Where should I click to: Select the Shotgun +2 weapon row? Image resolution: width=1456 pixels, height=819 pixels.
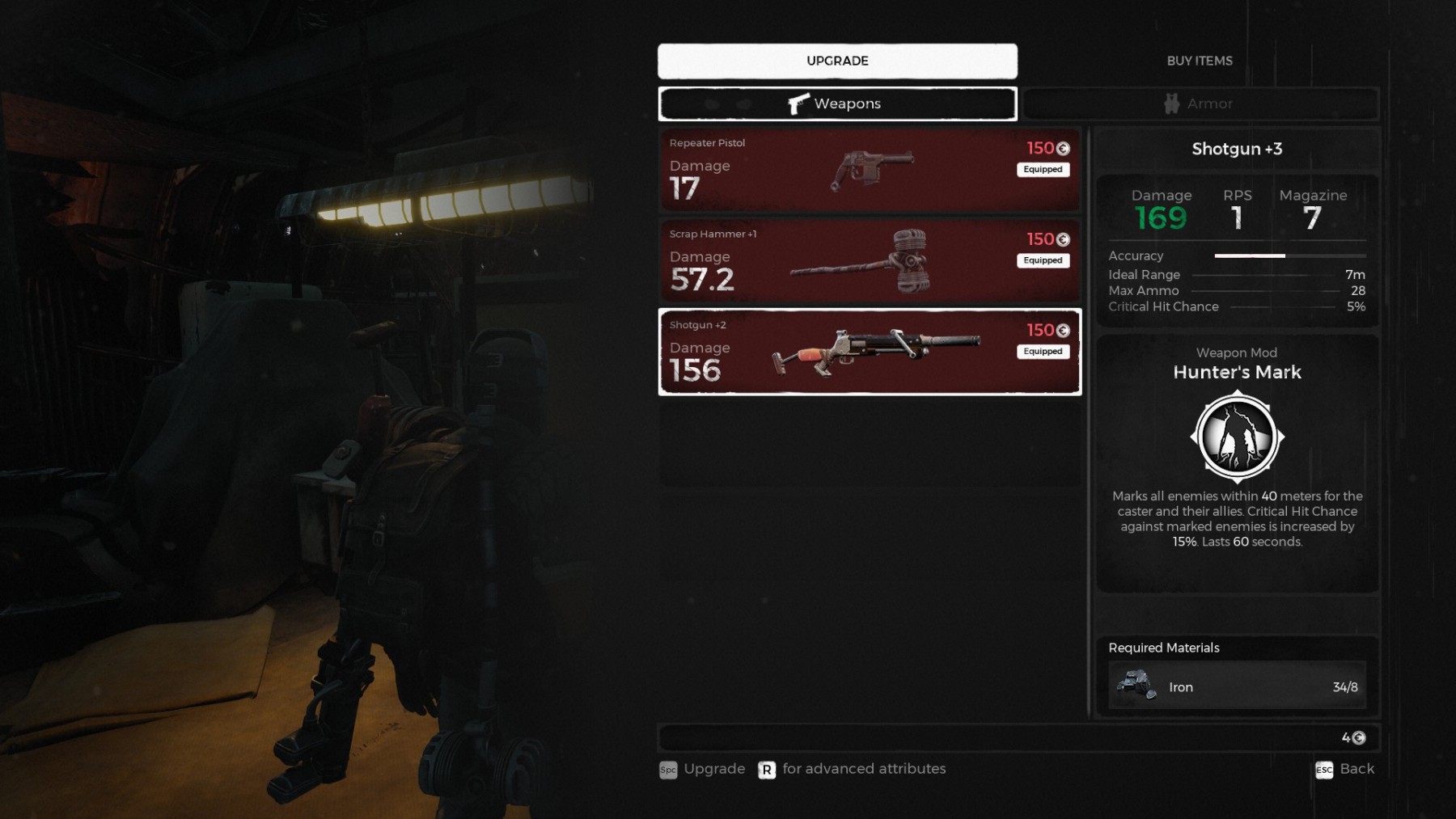870,352
